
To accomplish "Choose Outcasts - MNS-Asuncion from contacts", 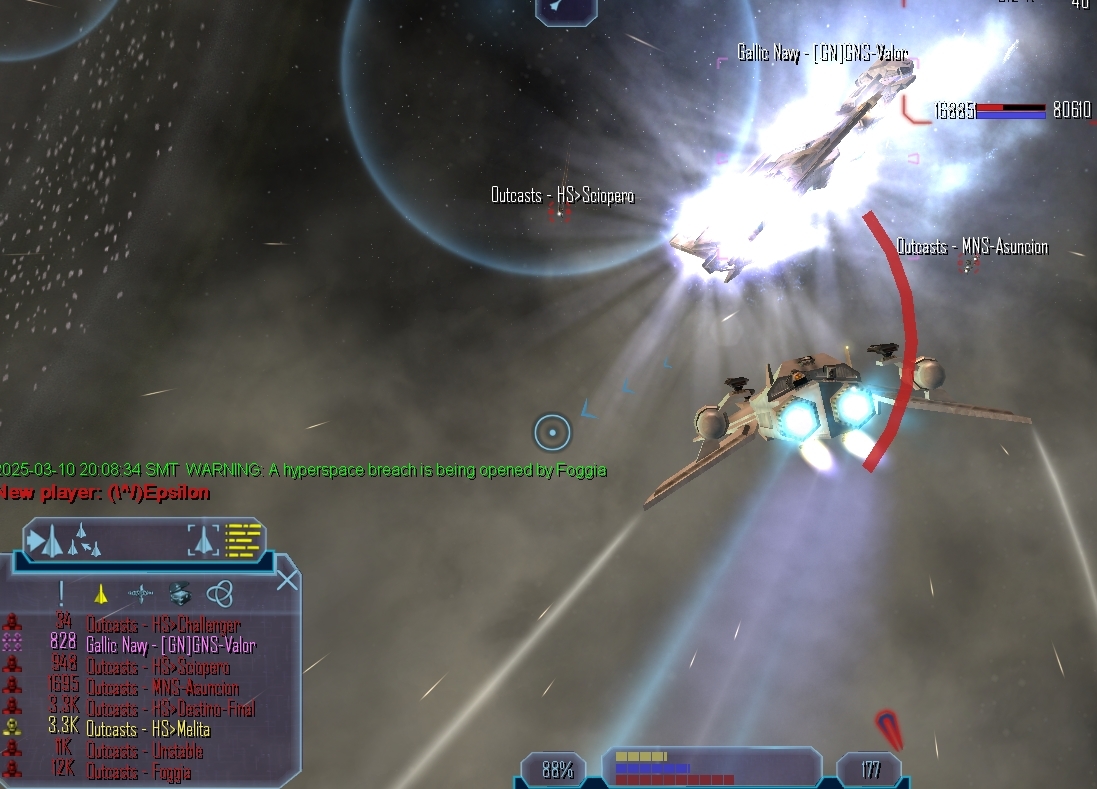I will point(162,688).
